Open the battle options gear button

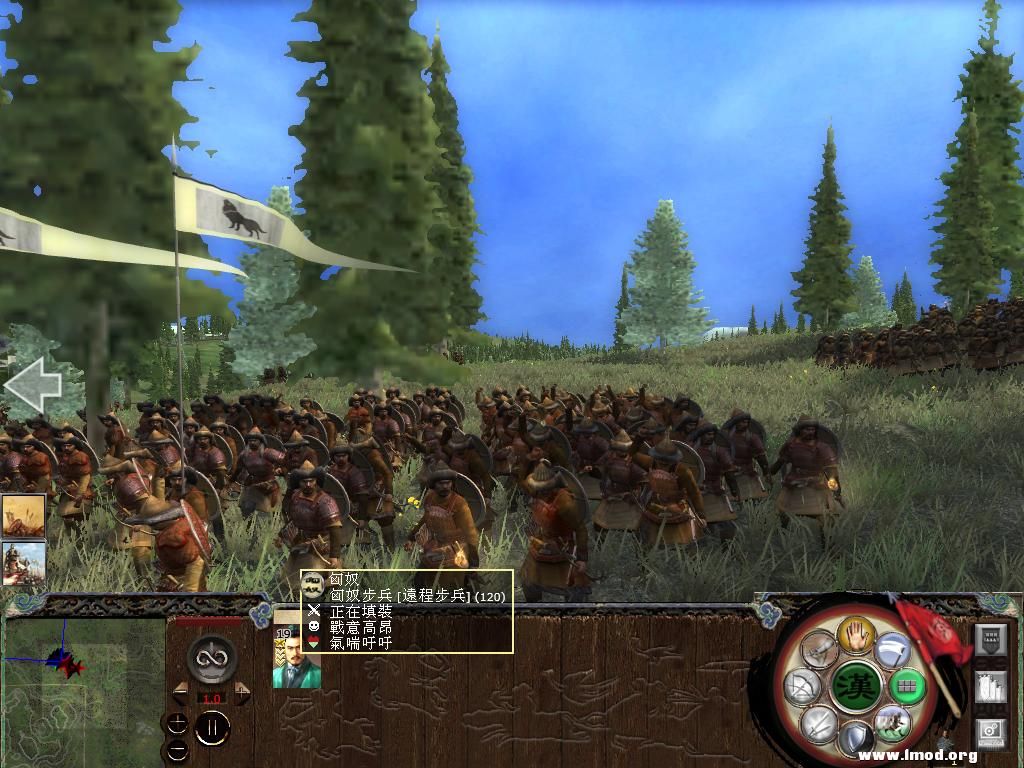tap(990, 733)
